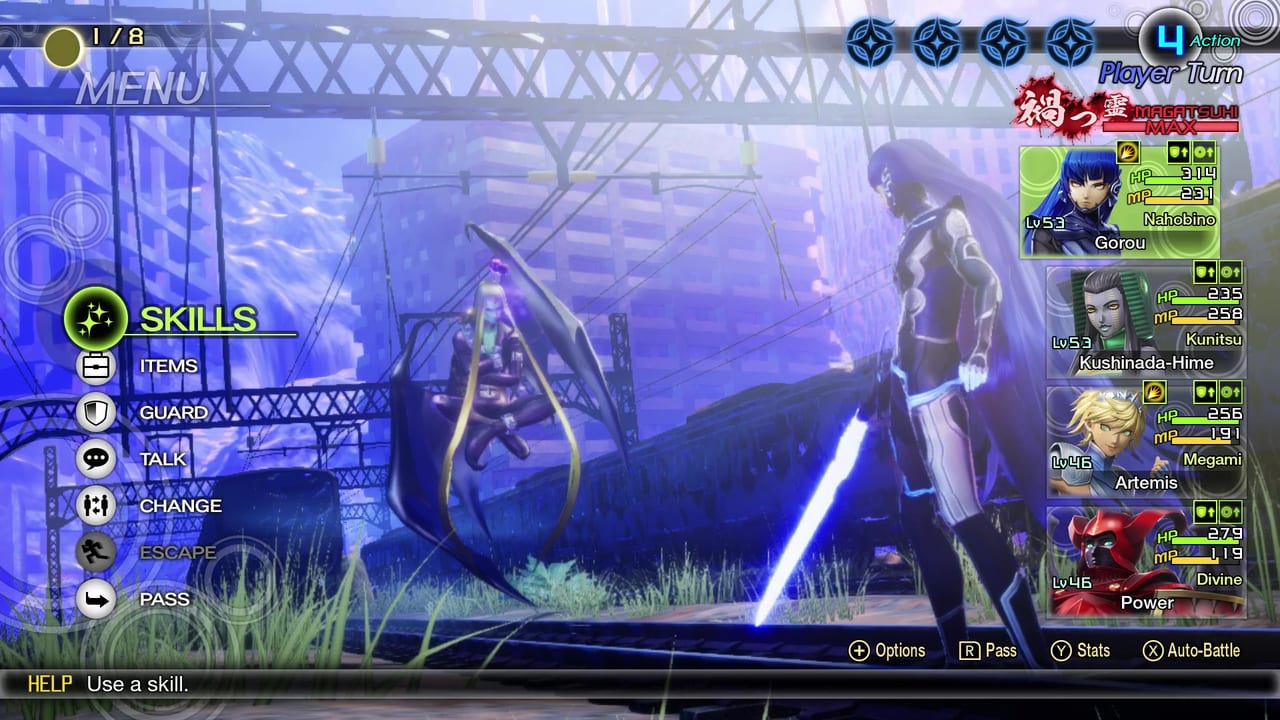
Task: Click Gorou's HP bar
Action: [1180, 180]
